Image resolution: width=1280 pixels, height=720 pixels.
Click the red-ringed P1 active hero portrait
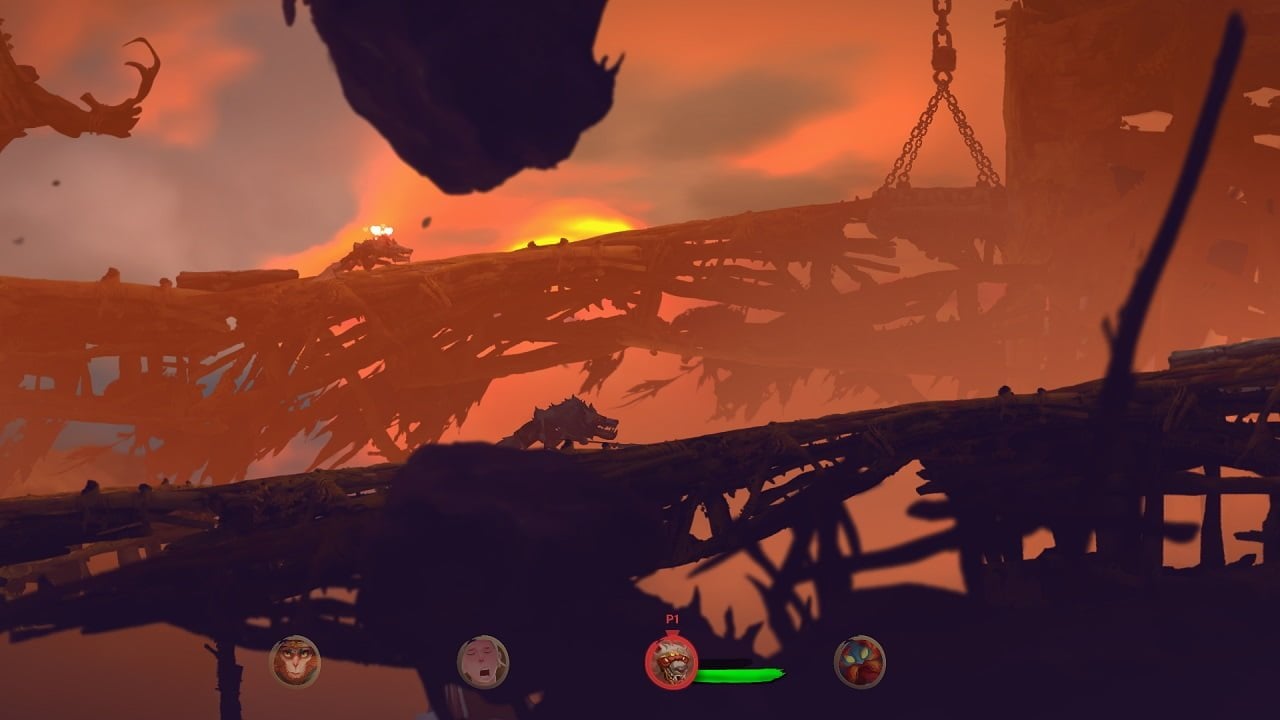coord(671,661)
